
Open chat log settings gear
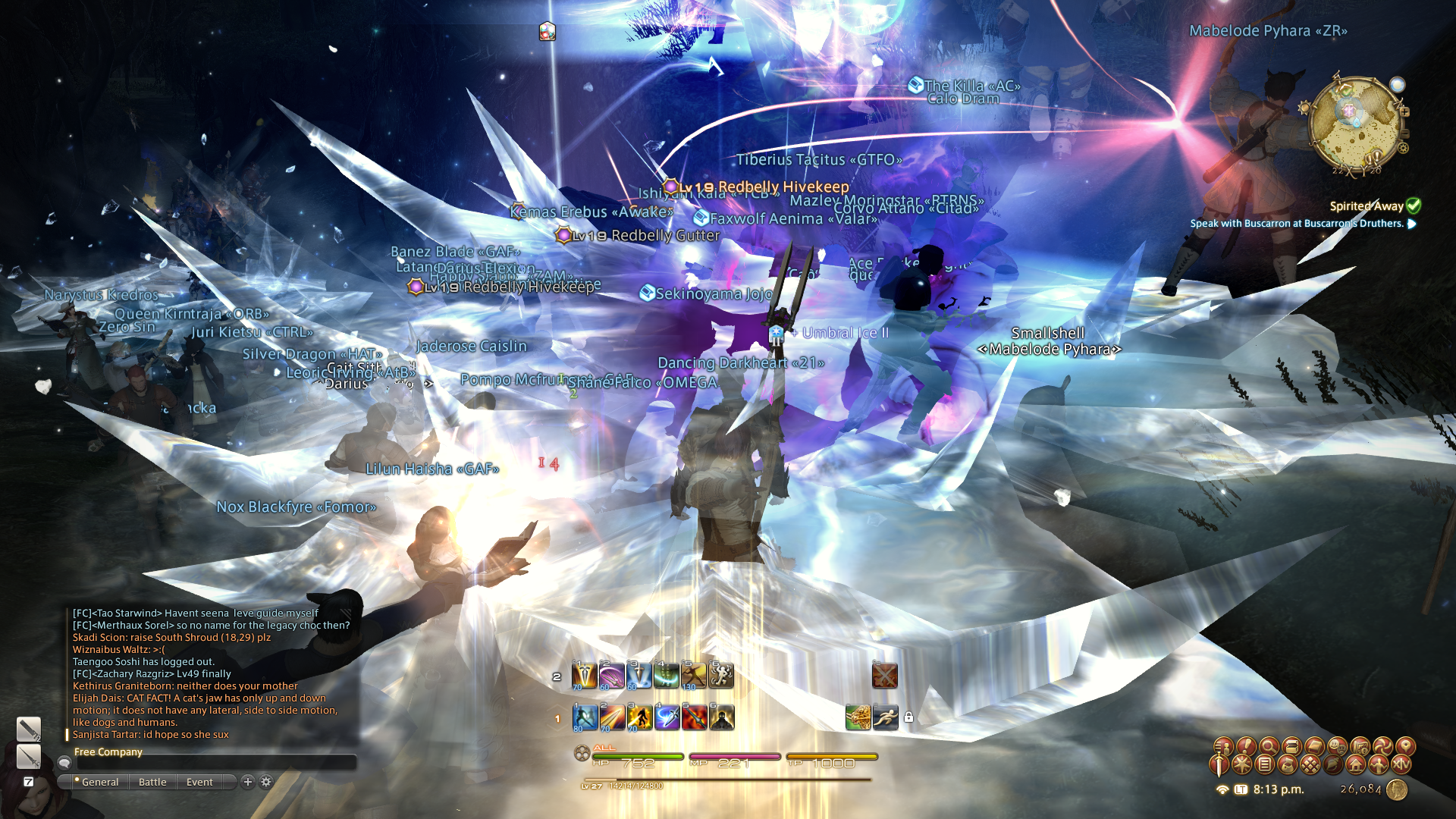[x=266, y=782]
